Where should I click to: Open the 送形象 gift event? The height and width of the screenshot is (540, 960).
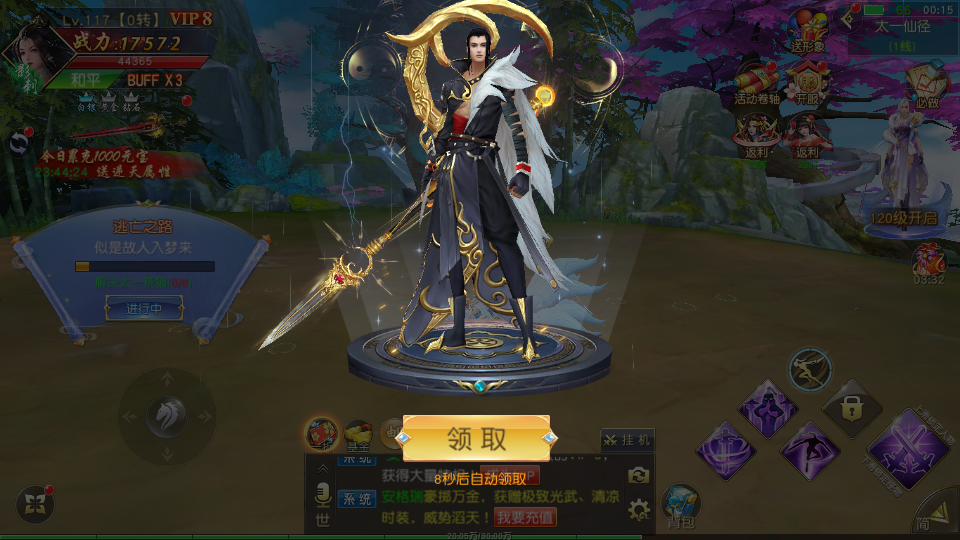click(807, 32)
